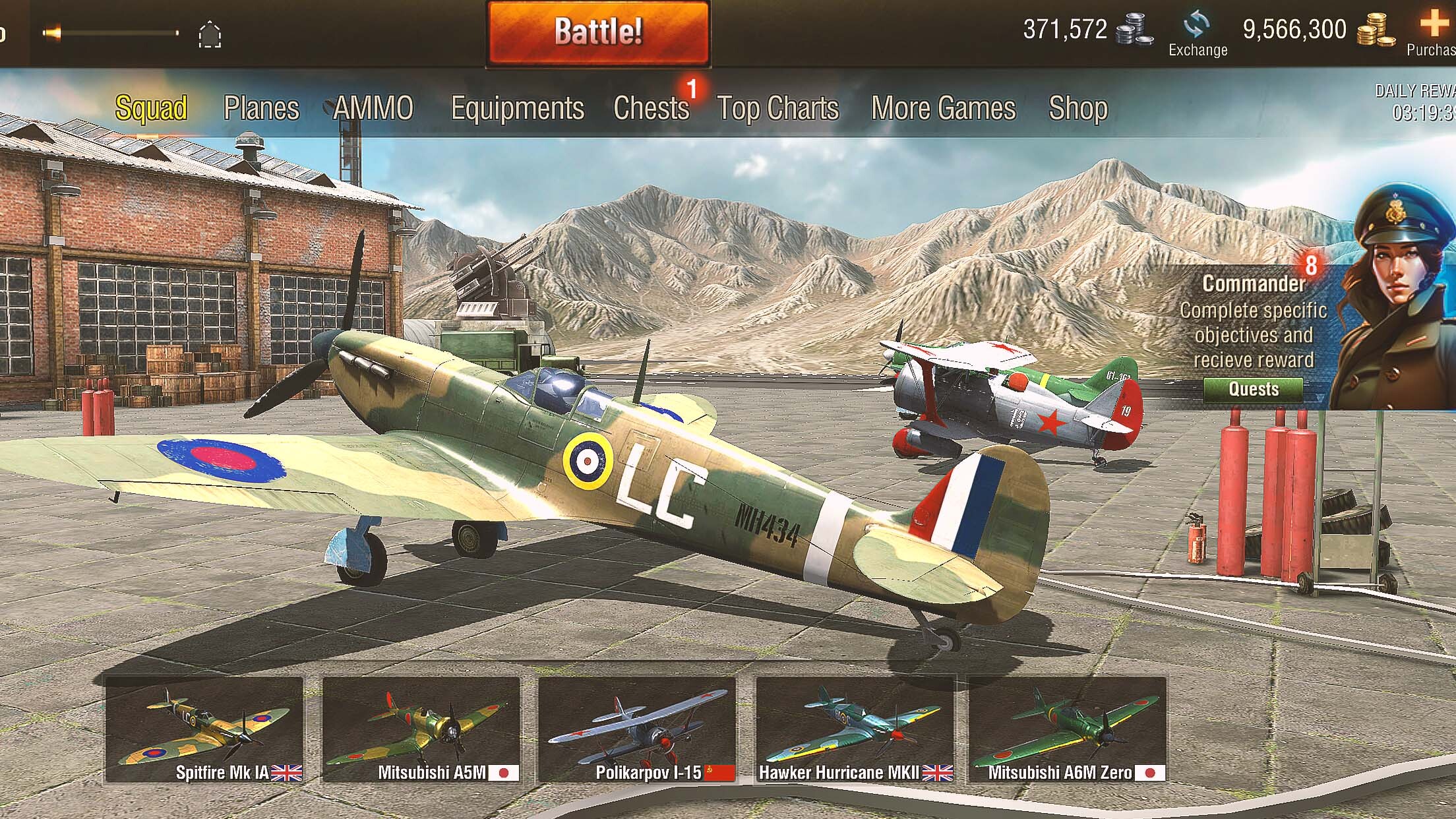Switch to the Squad tab

tap(152, 108)
